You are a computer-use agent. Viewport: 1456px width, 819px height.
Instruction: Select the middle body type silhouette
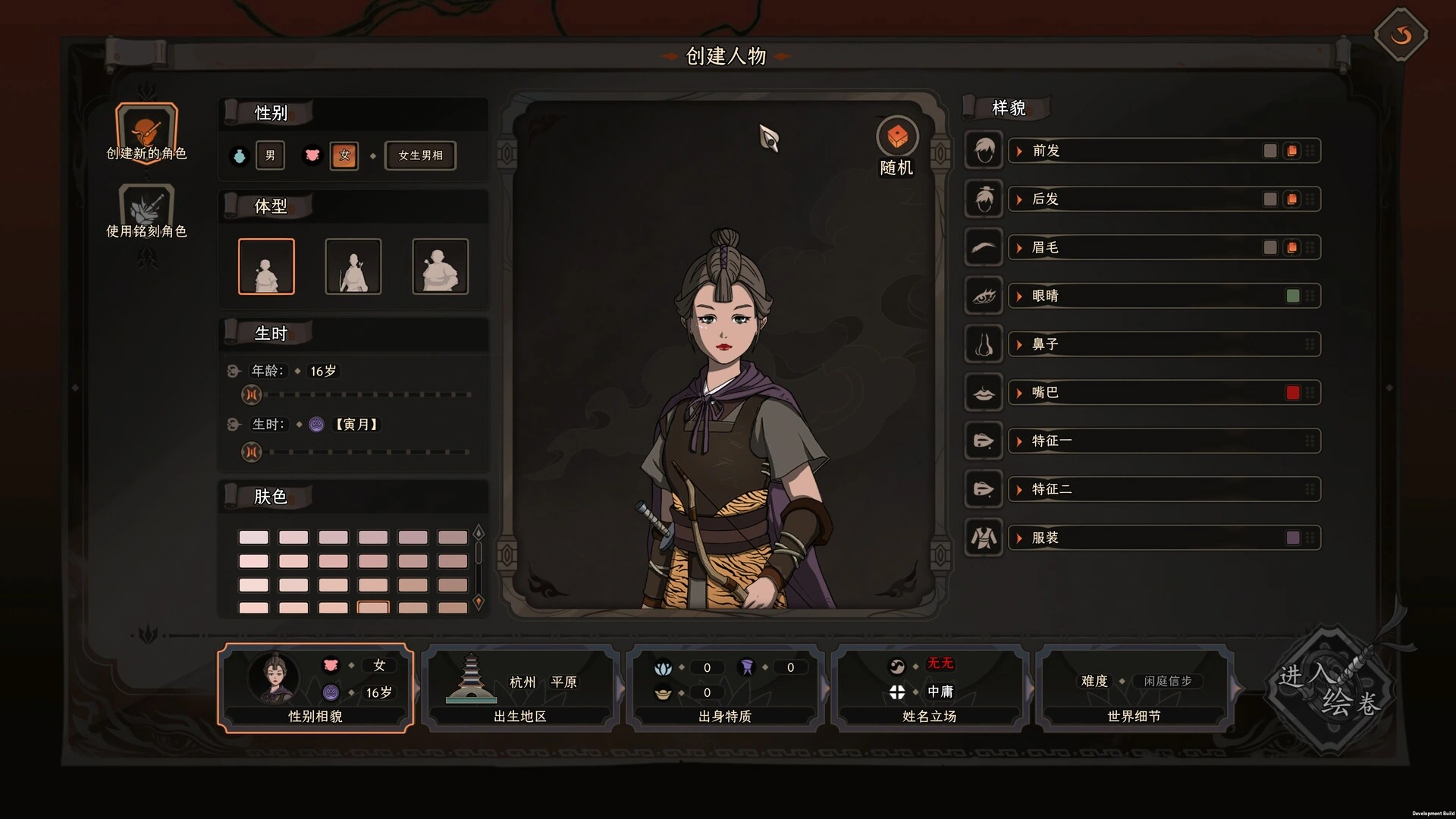[x=353, y=266]
